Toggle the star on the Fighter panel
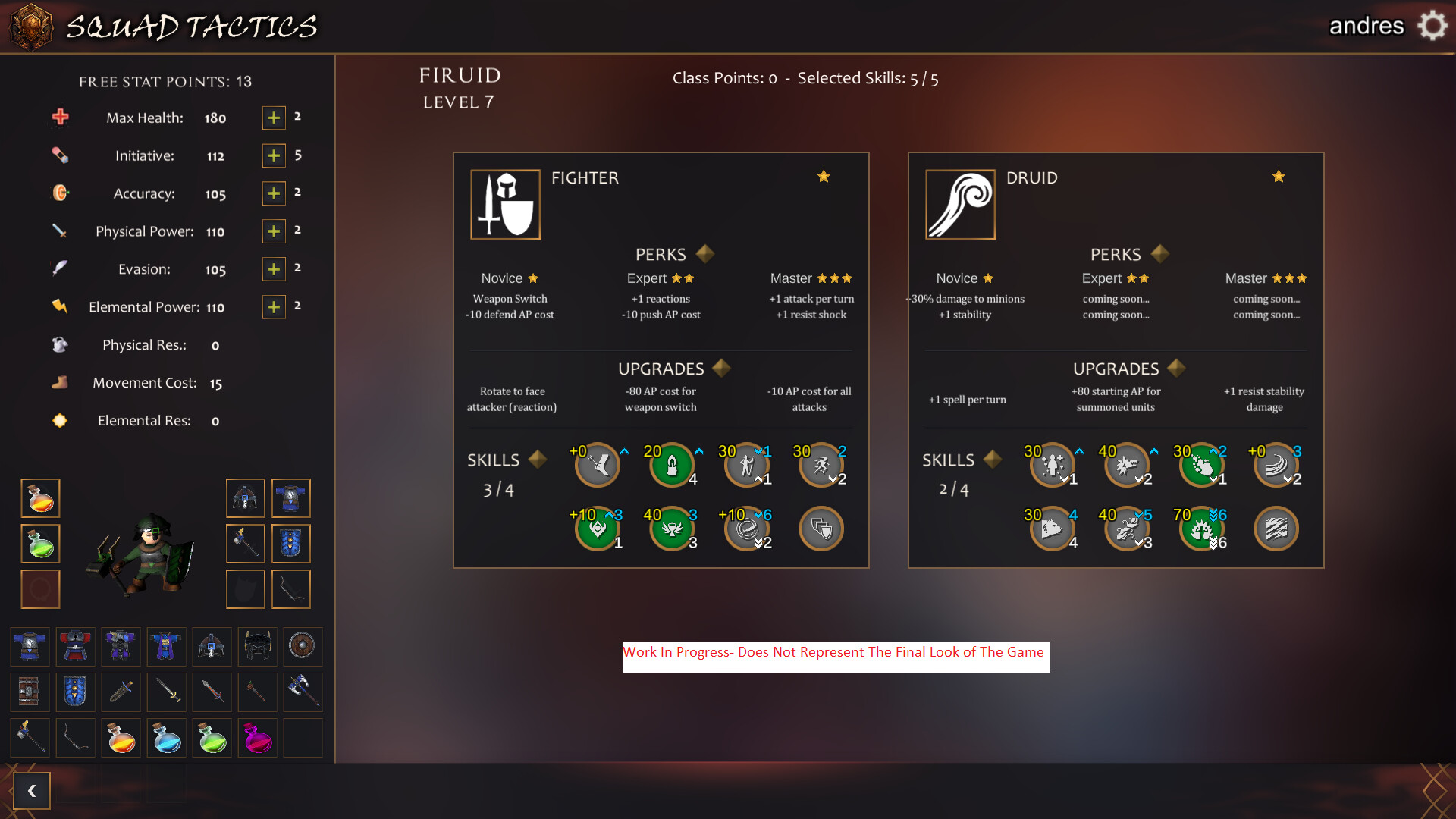This screenshot has width=1456, height=819. [824, 176]
